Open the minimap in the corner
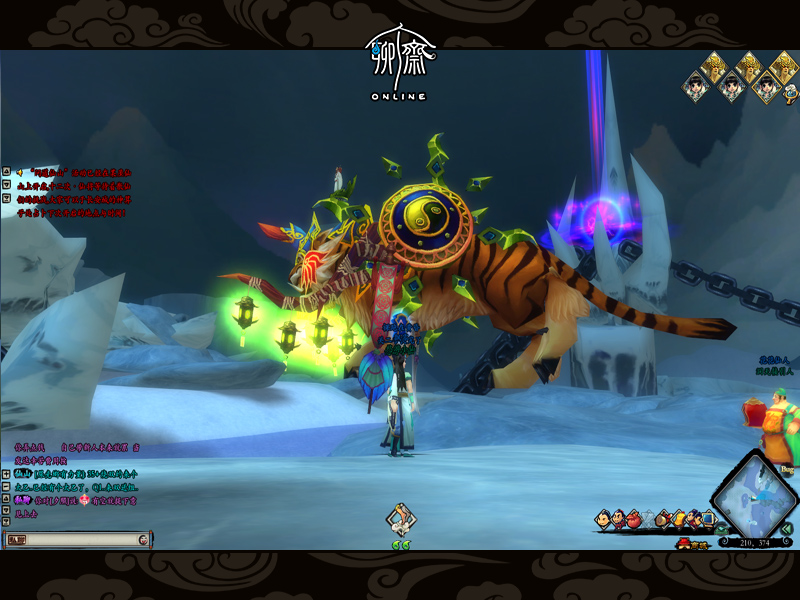Viewport: 800px width, 600px height. click(756, 500)
